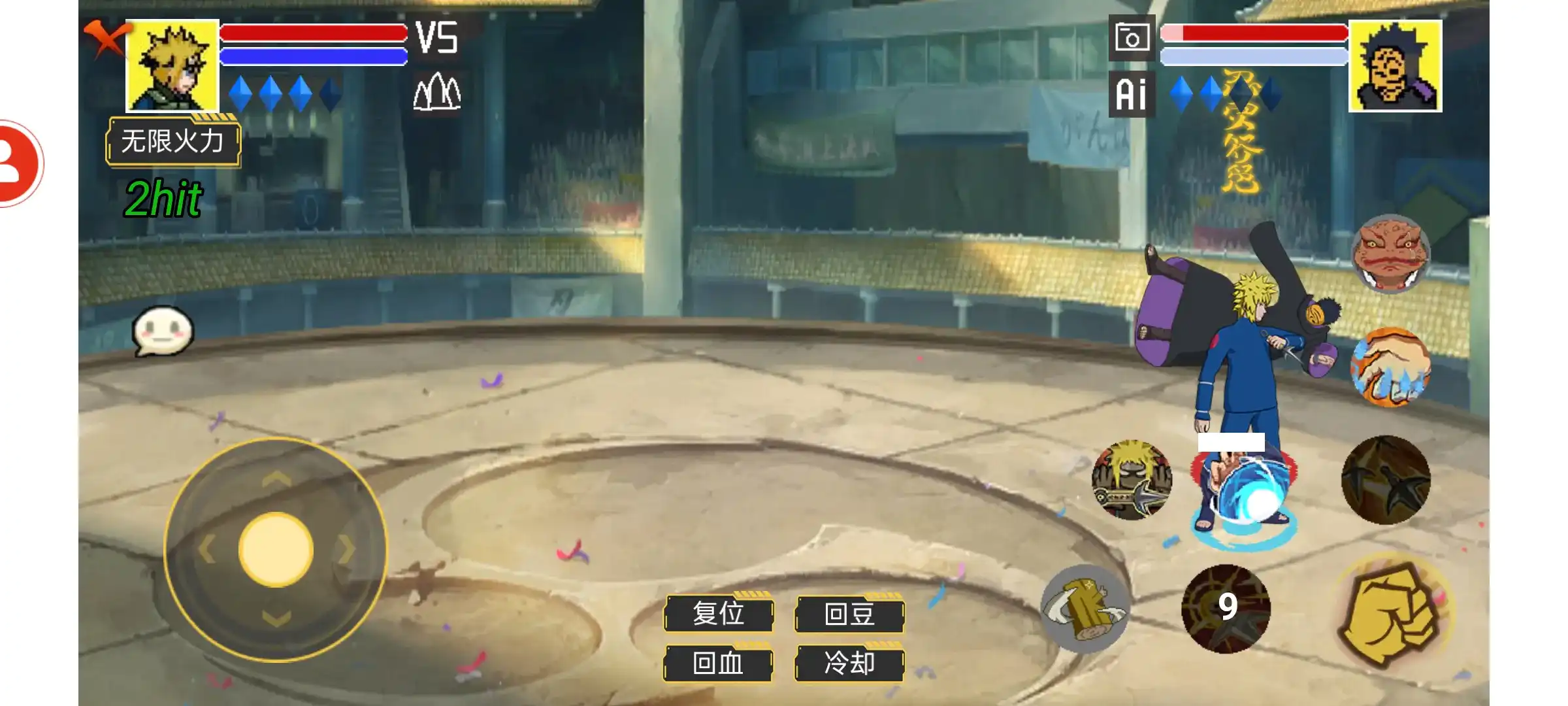The height and width of the screenshot is (706, 1568).
Task: Activate the 冷却 cooldown button
Action: tap(849, 664)
